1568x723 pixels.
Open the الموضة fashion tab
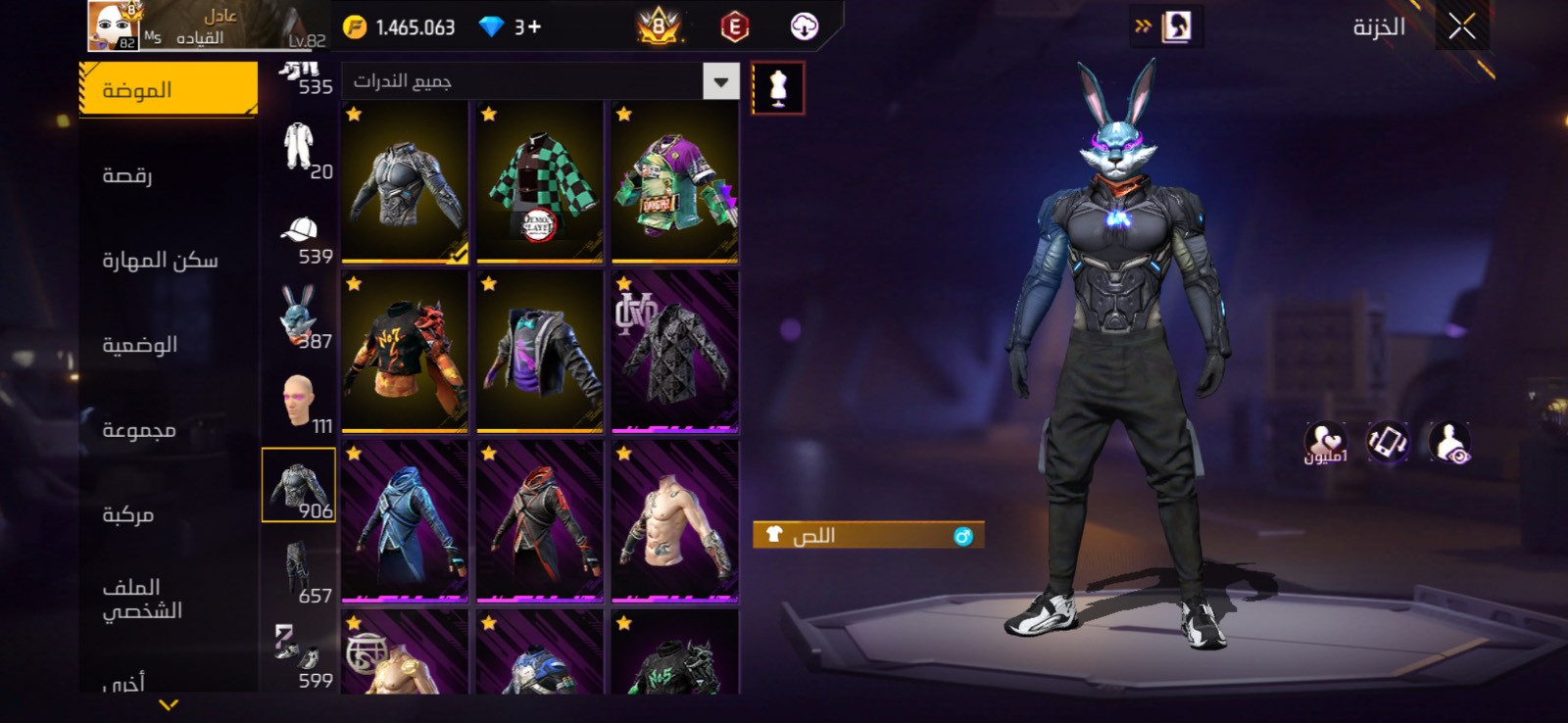(168, 90)
